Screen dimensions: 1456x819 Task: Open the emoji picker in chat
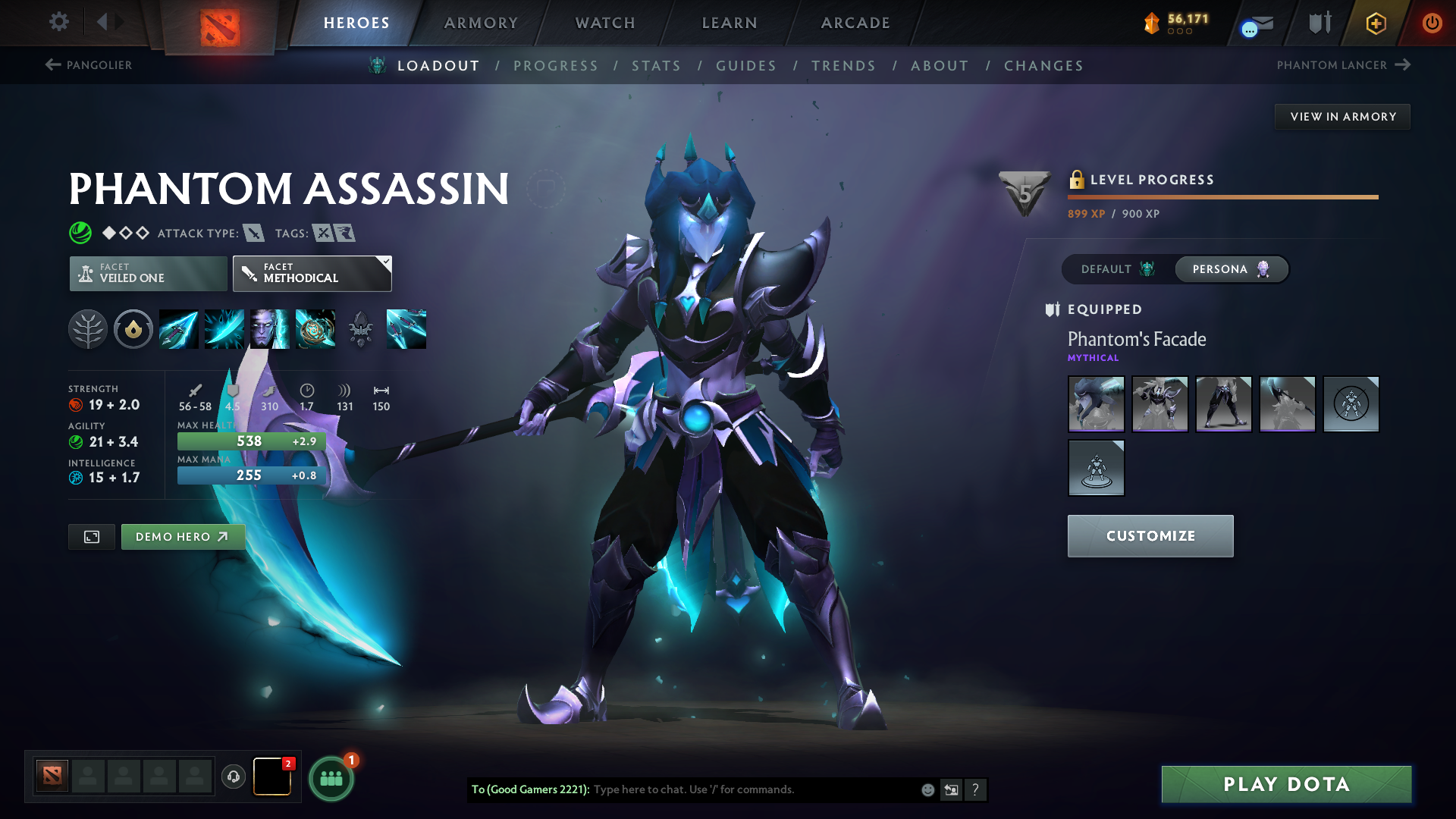point(927,789)
